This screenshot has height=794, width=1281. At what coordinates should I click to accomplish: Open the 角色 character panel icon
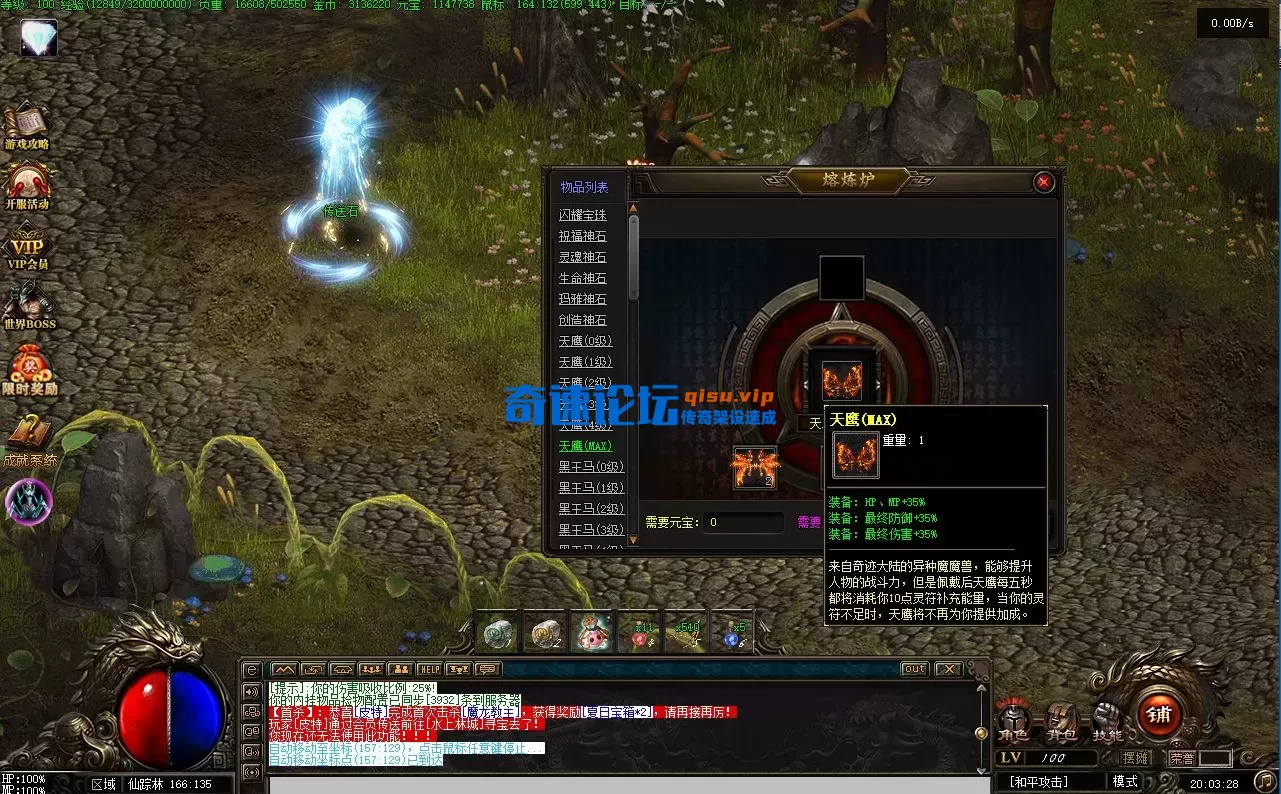pos(1013,717)
